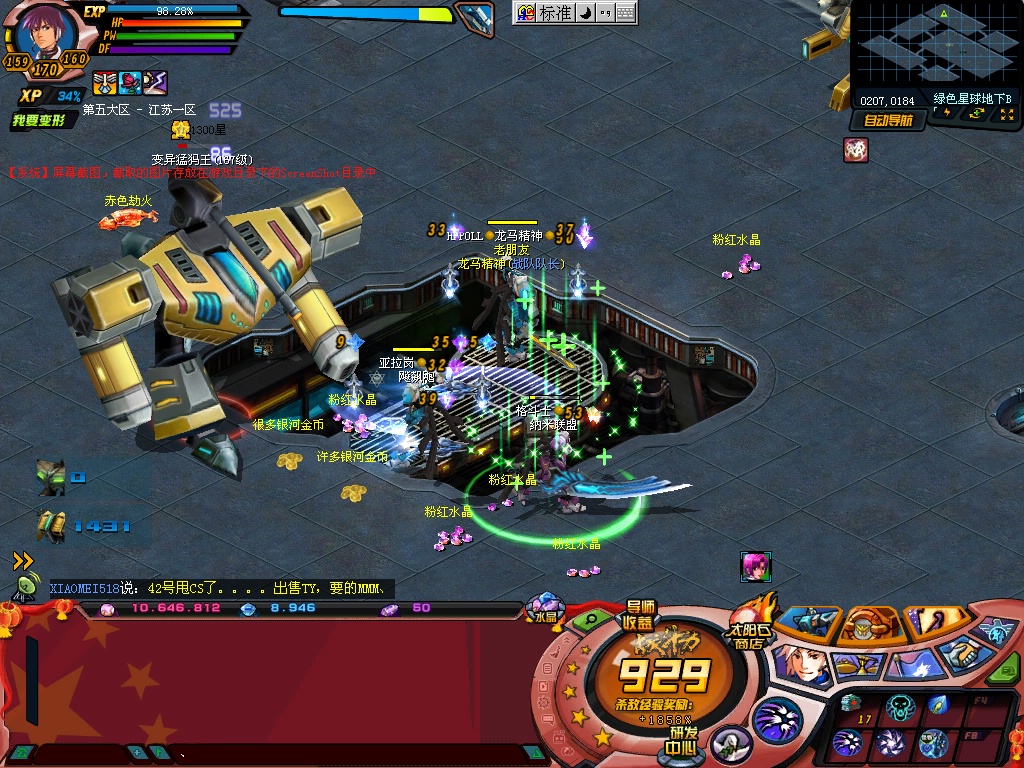
Task: Click the green refresh arrows button under minimap
Action: click(975, 114)
